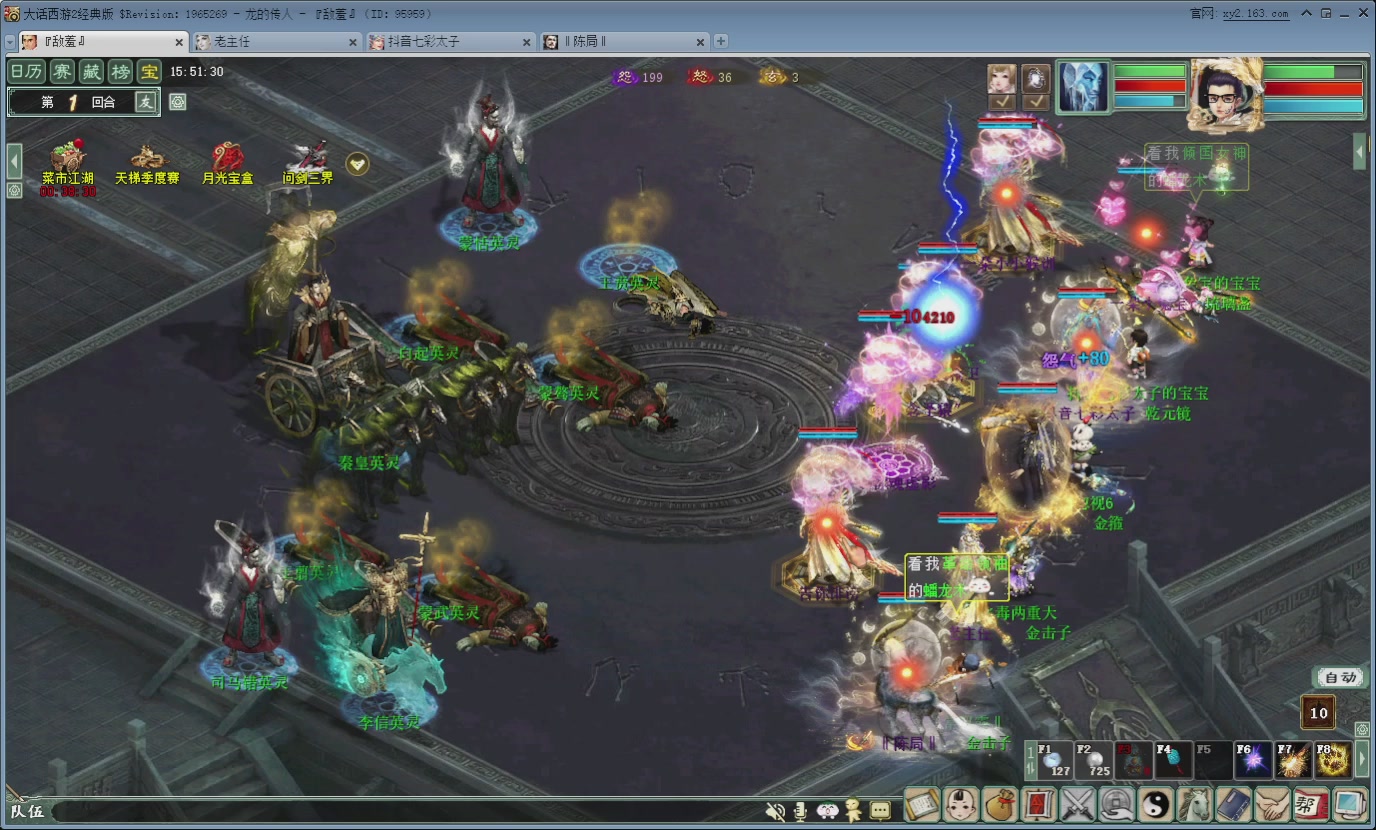Open the 天梯季度赛 ladder event
The height and width of the screenshot is (830, 1376).
click(x=147, y=161)
